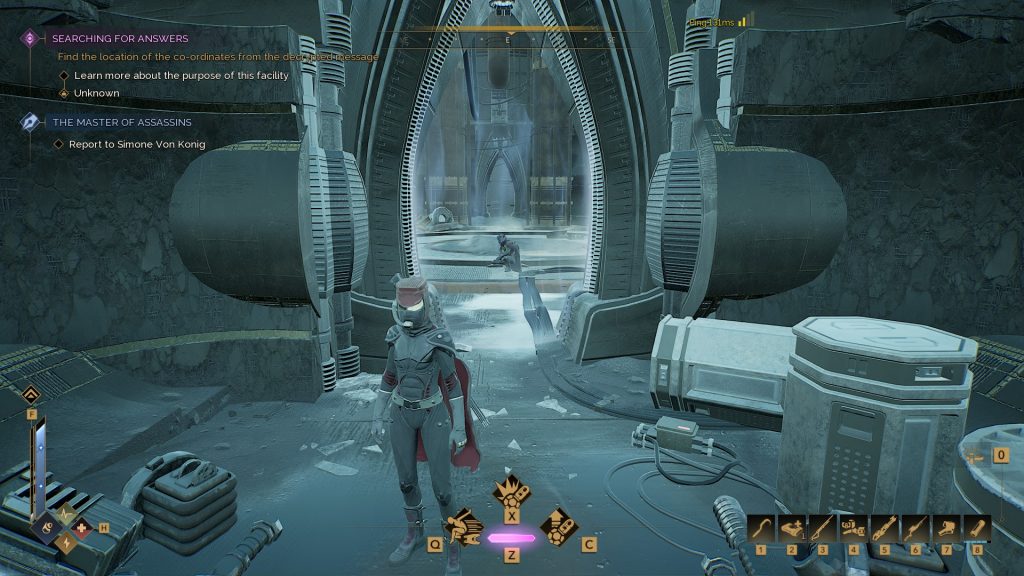
Task: Click the Report to Simone Von Konig objective
Action: [x=138, y=144]
